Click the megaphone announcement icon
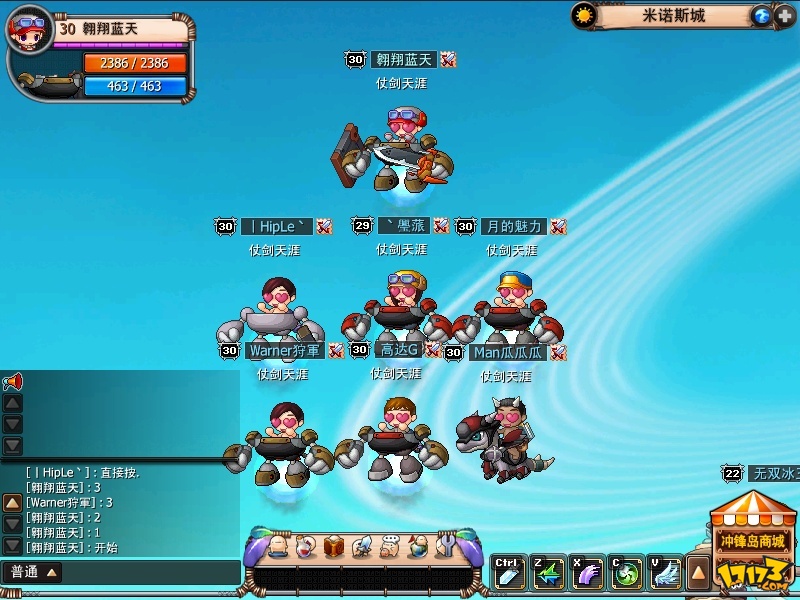Viewport: 800px width, 600px height. point(12,382)
